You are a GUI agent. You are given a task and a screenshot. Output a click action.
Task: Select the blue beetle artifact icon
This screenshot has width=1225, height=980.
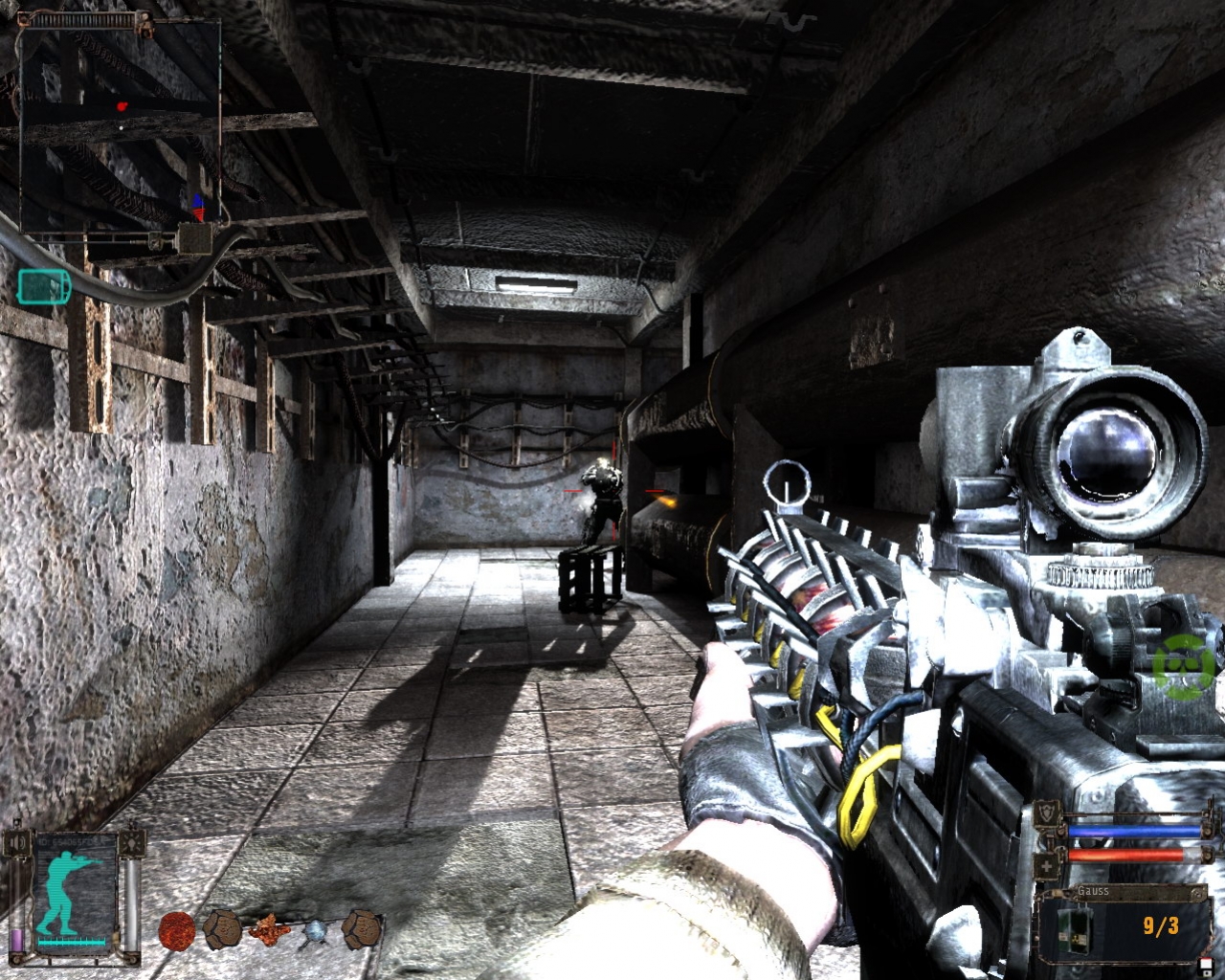point(316,932)
